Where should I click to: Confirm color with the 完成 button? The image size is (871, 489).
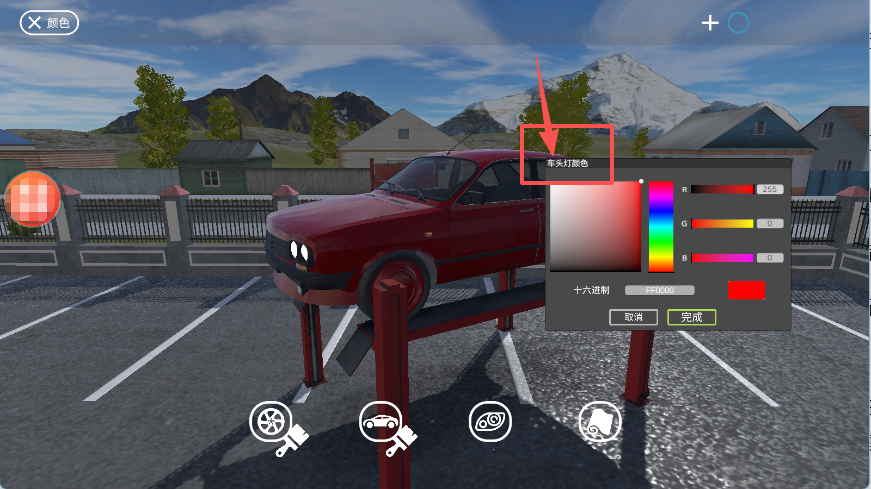tap(691, 317)
